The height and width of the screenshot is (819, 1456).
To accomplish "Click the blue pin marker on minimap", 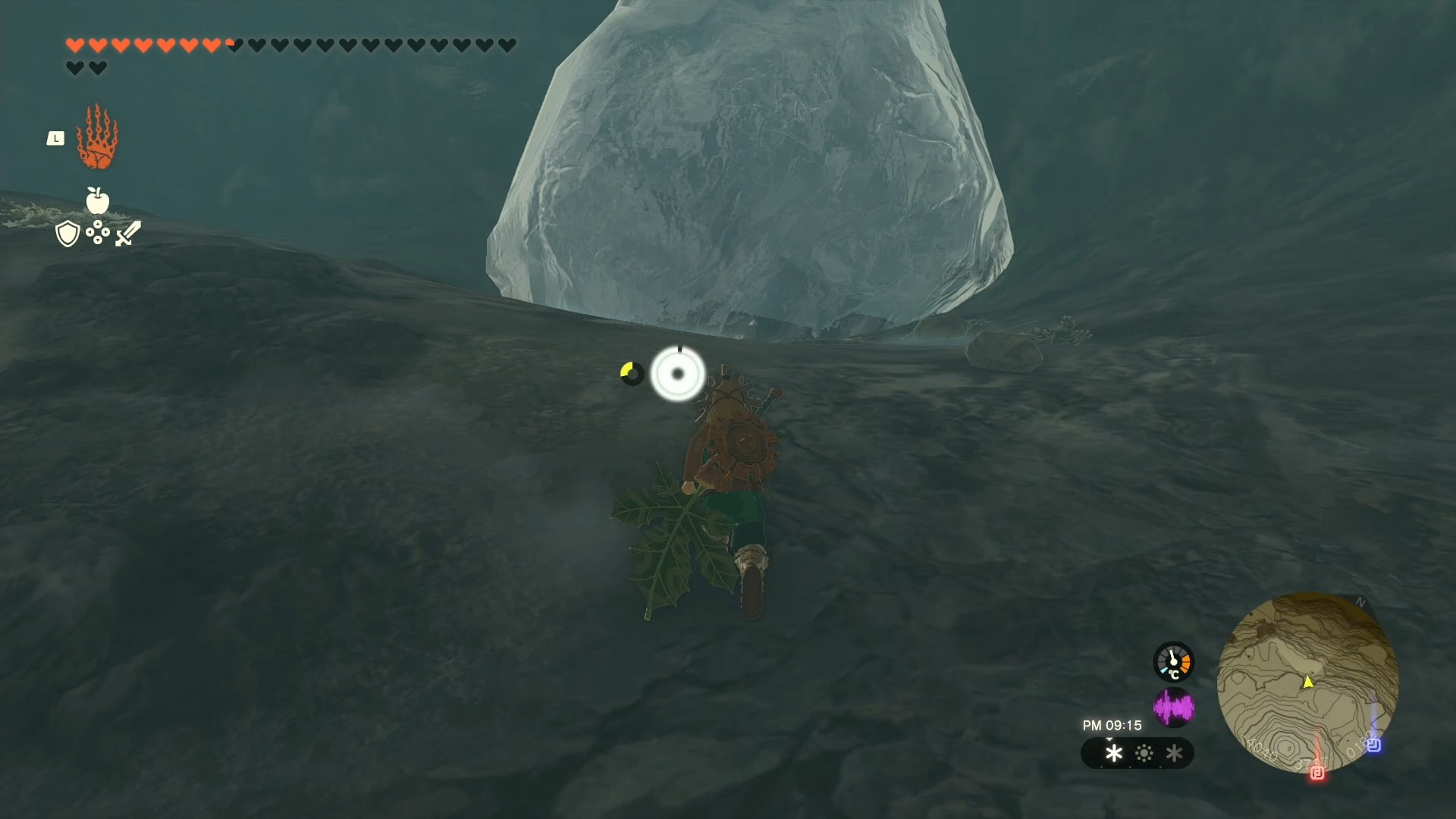I will point(1373,745).
